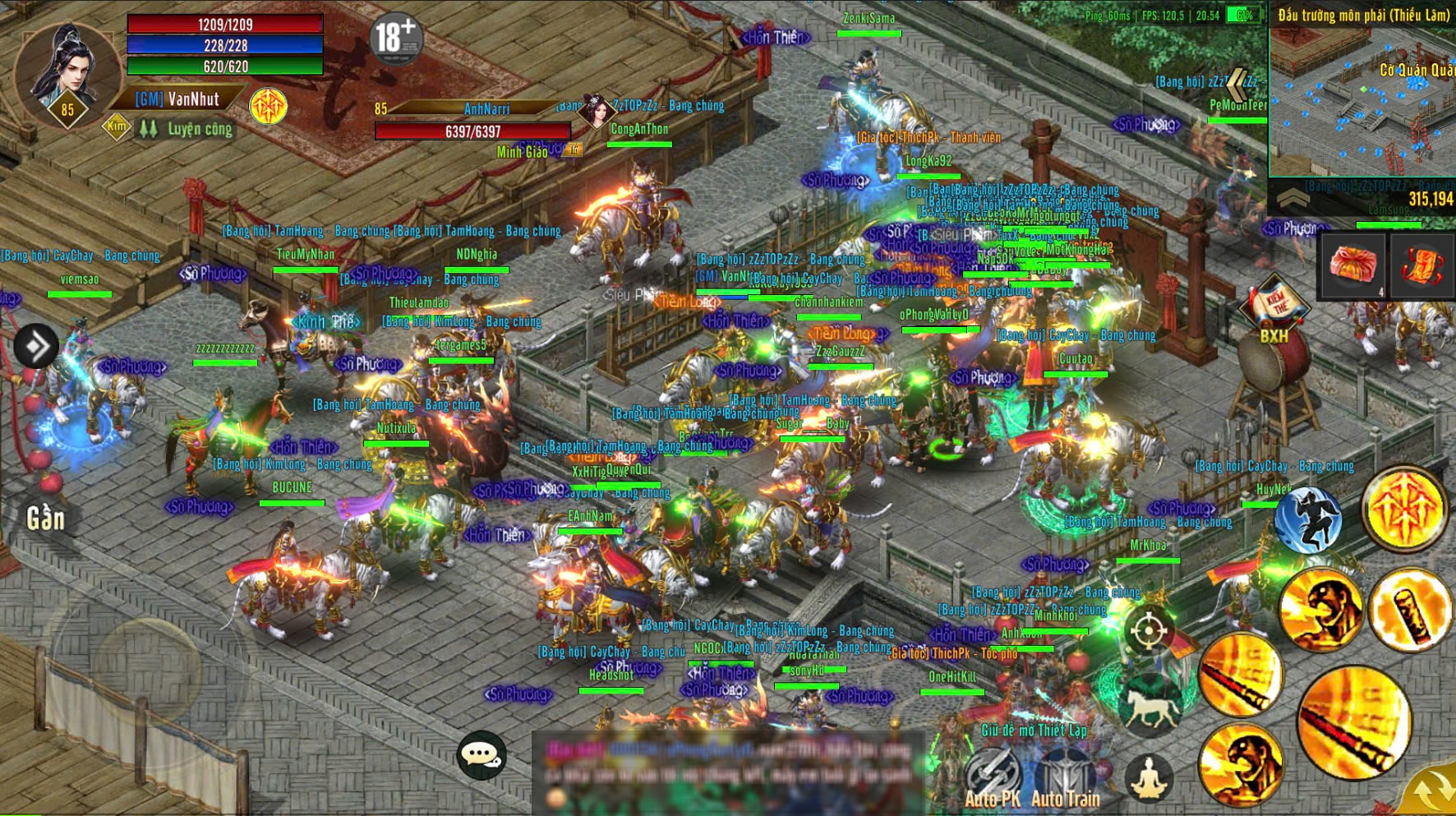Enable Auto Train mode
Viewport: 1456px width, 816px height.
coord(1066,781)
